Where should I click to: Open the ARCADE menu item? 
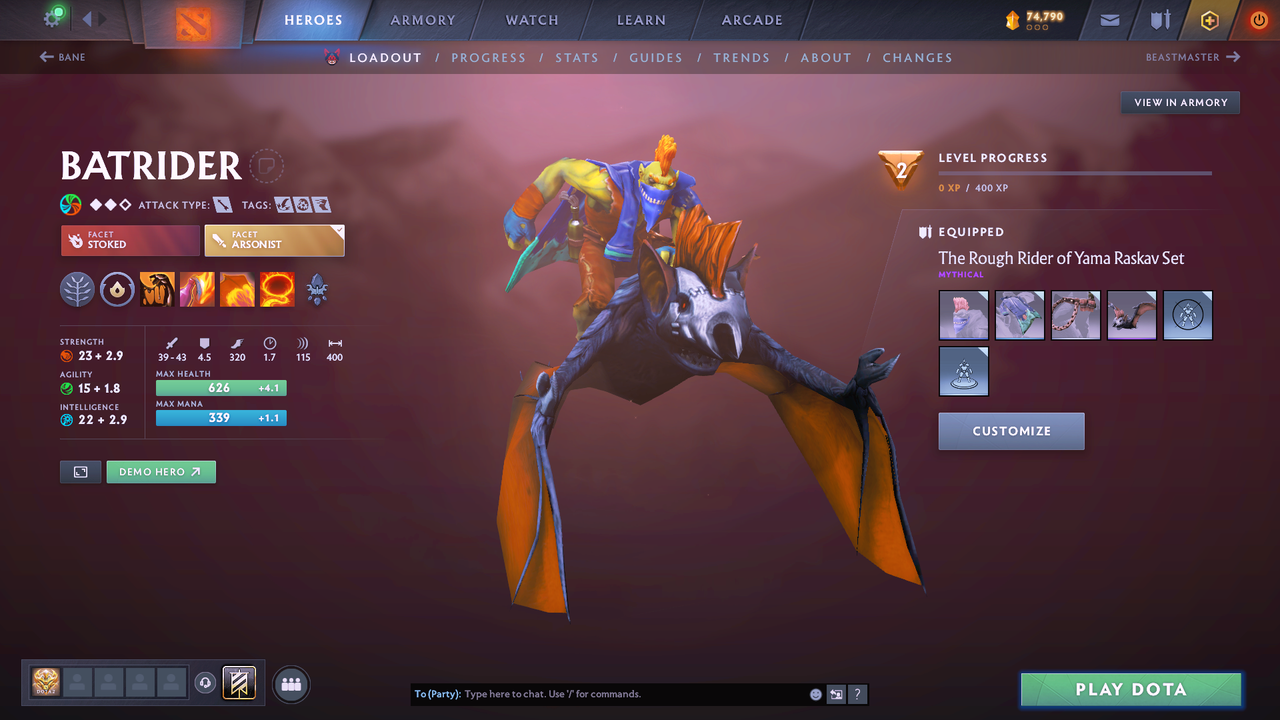click(x=751, y=19)
